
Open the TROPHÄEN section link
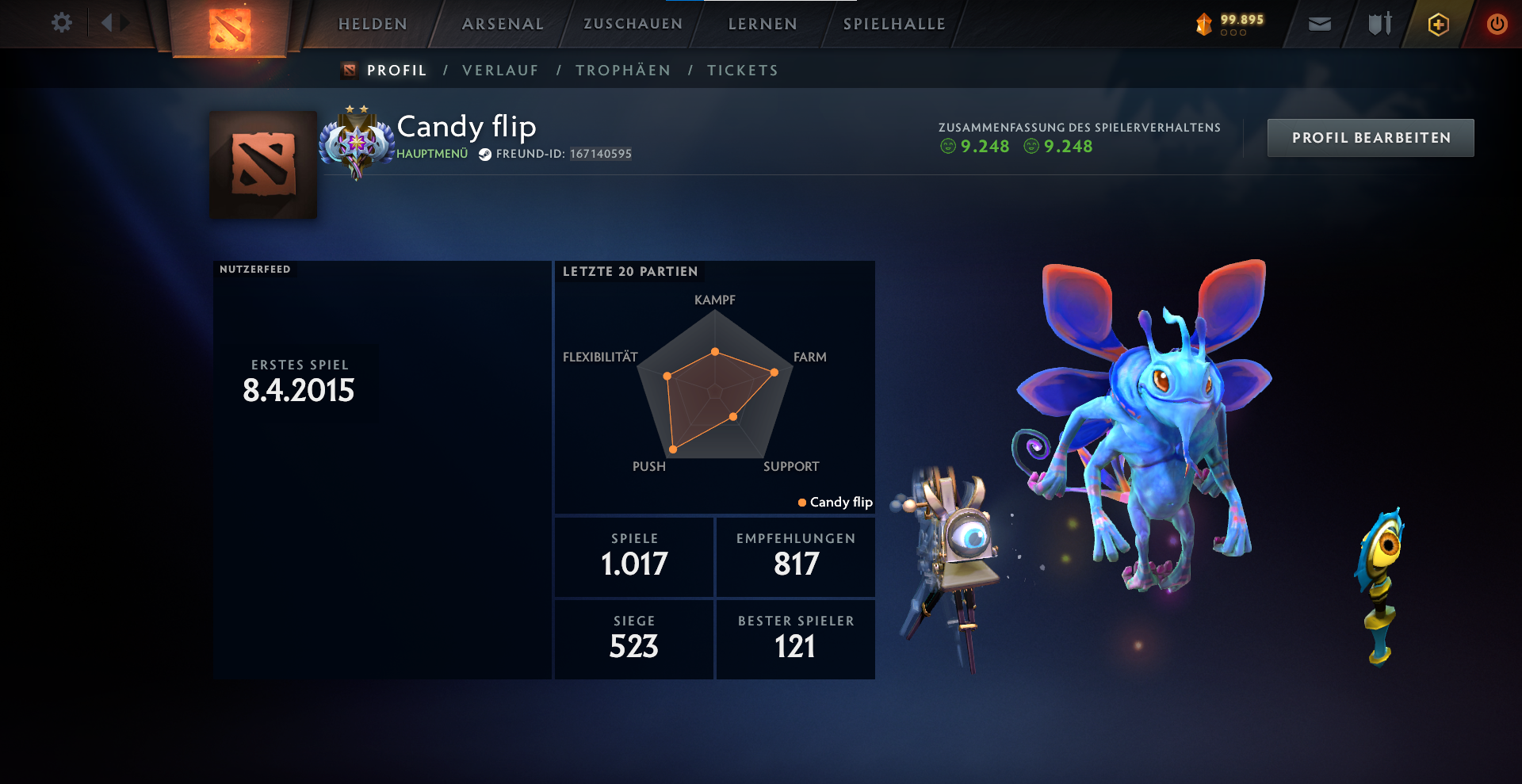[623, 70]
